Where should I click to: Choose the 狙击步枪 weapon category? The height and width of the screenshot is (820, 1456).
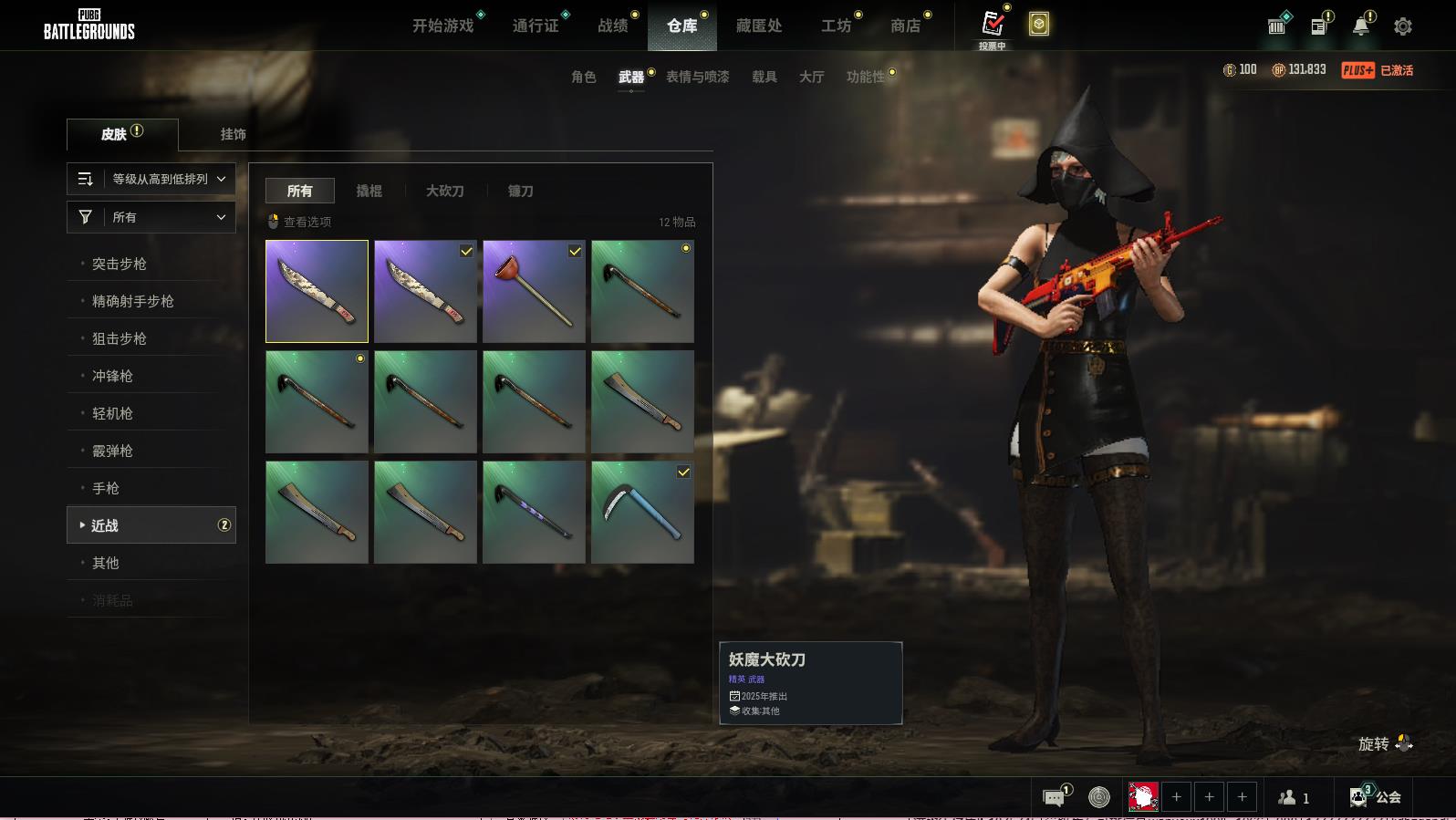(120, 338)
